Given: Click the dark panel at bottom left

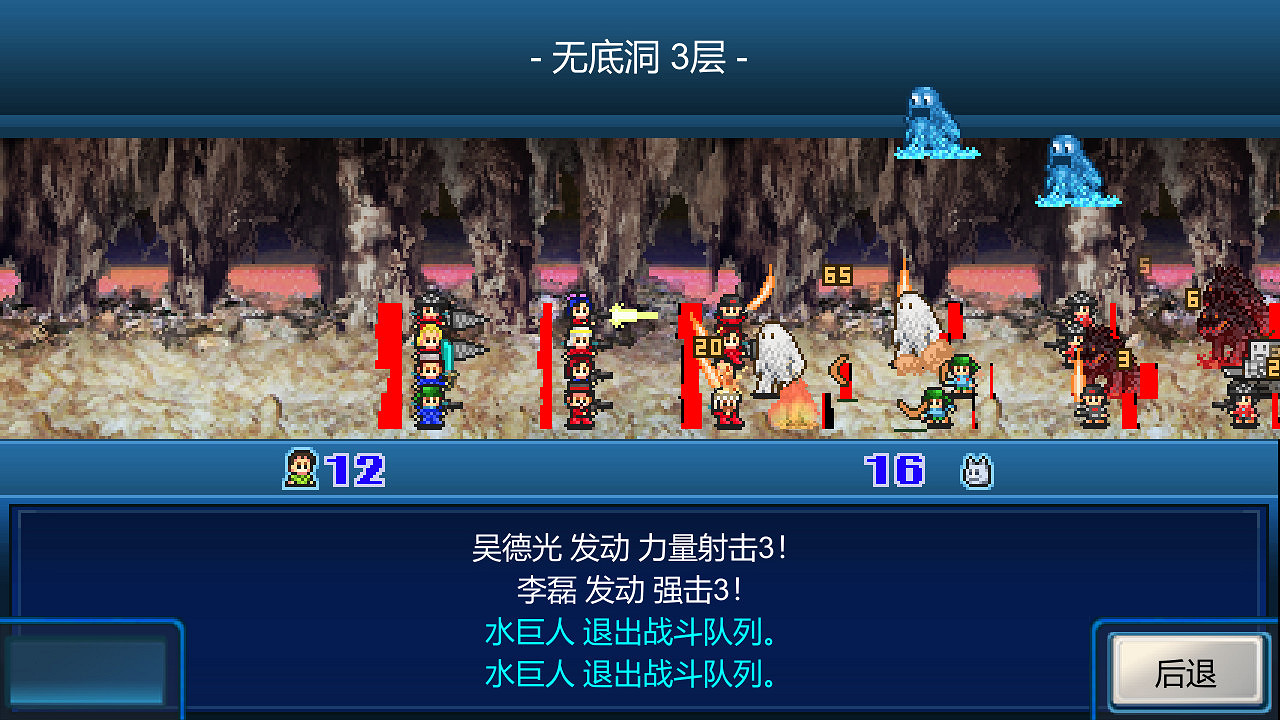Looking at the screenshot, I should click(x=90, y=670).
